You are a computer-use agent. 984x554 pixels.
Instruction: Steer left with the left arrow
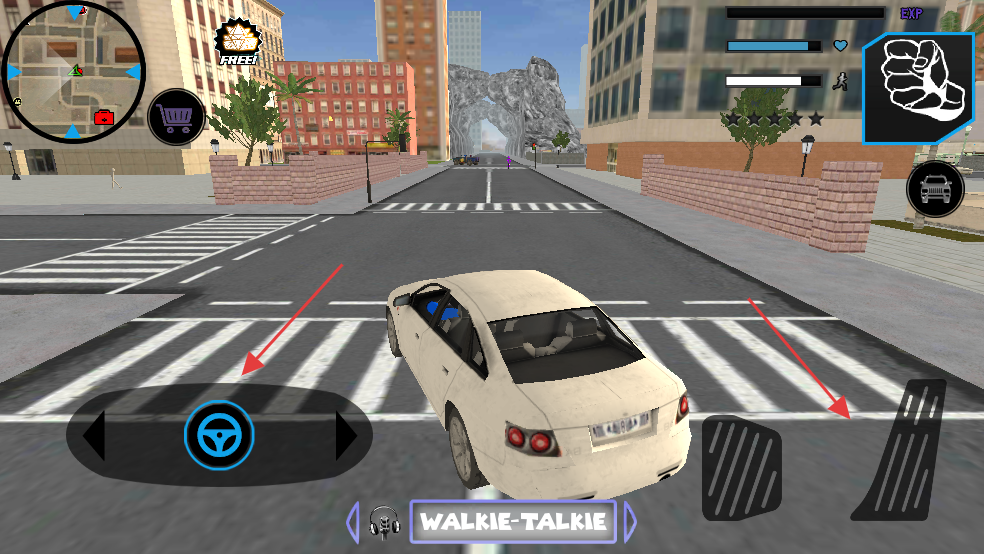(93, 436)
